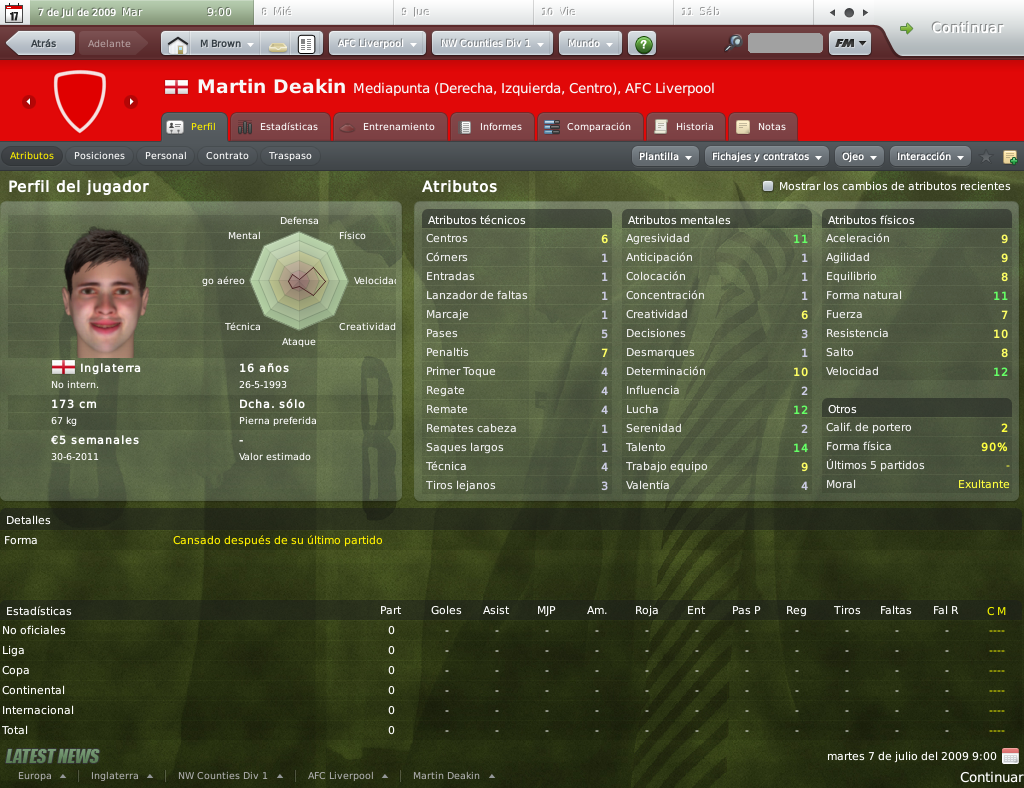Open the Comparación tab

589,127
